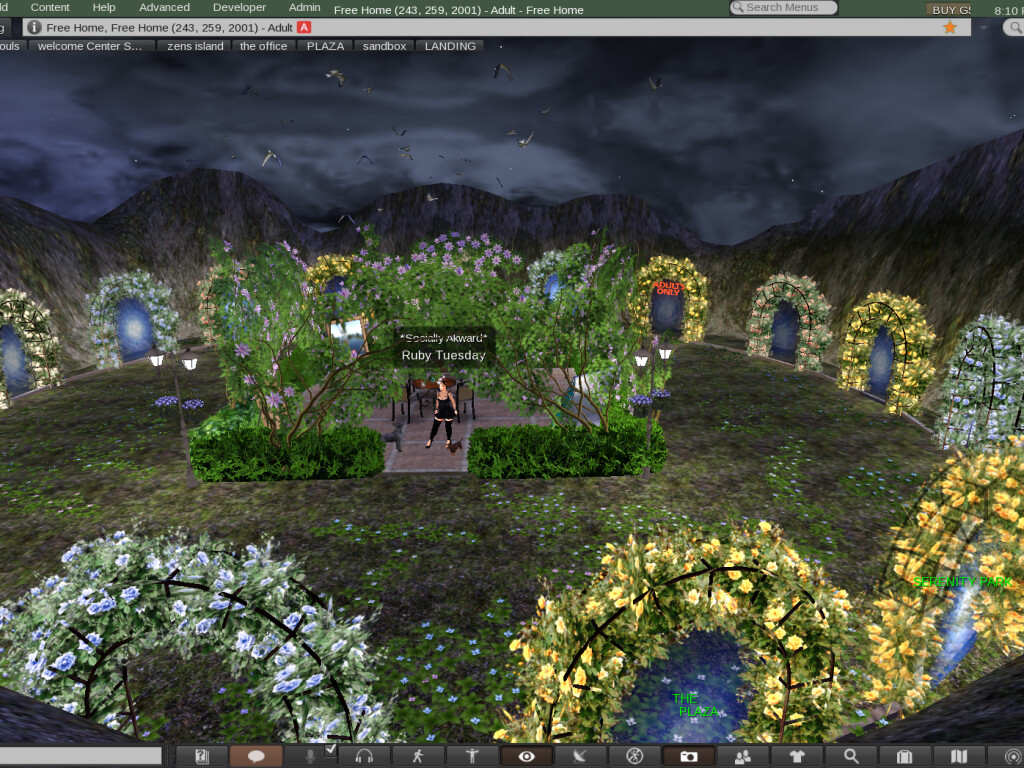Click the Search Menus field

tap(785, 7)
